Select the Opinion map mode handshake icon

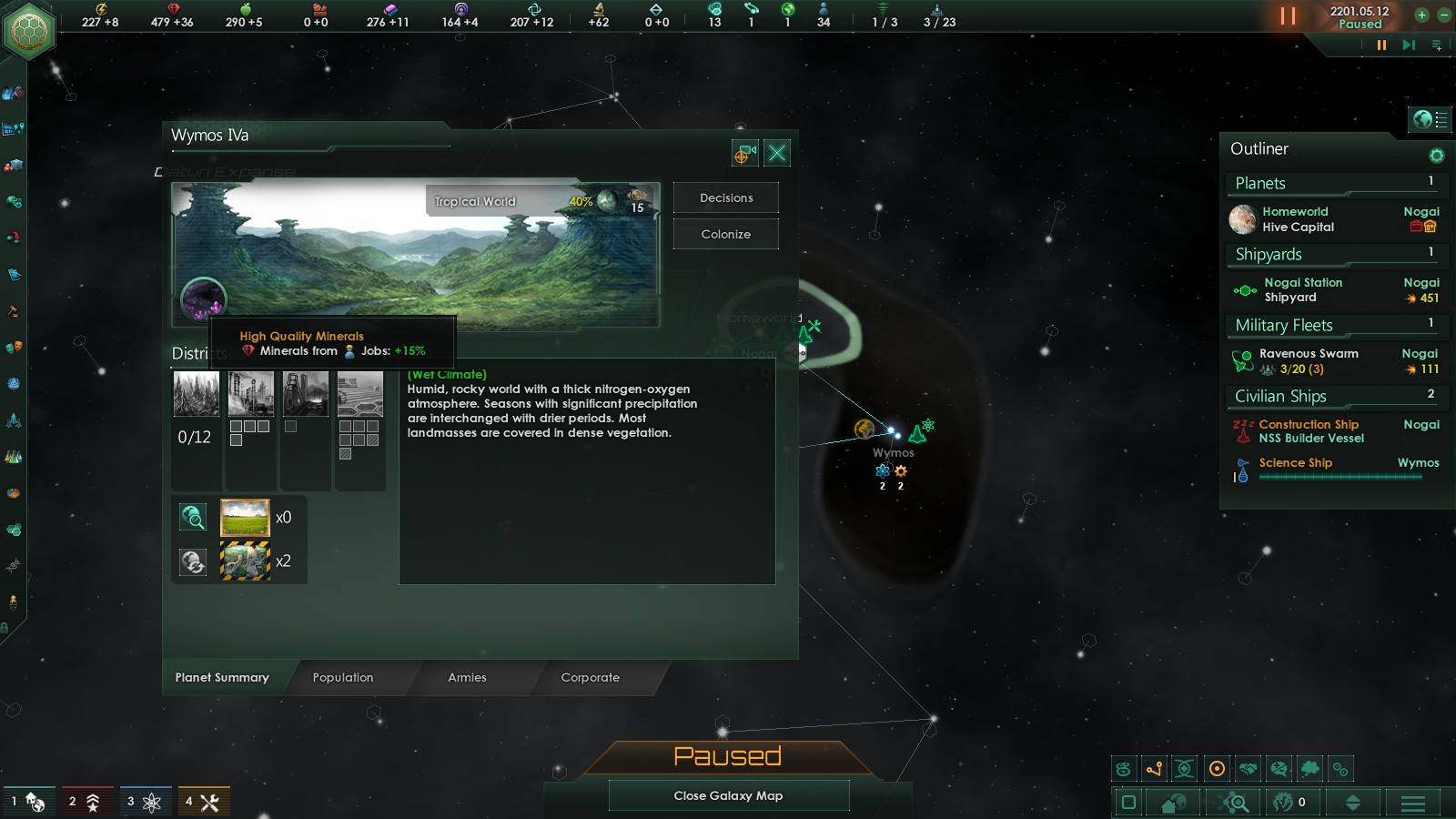(1249, 769)
